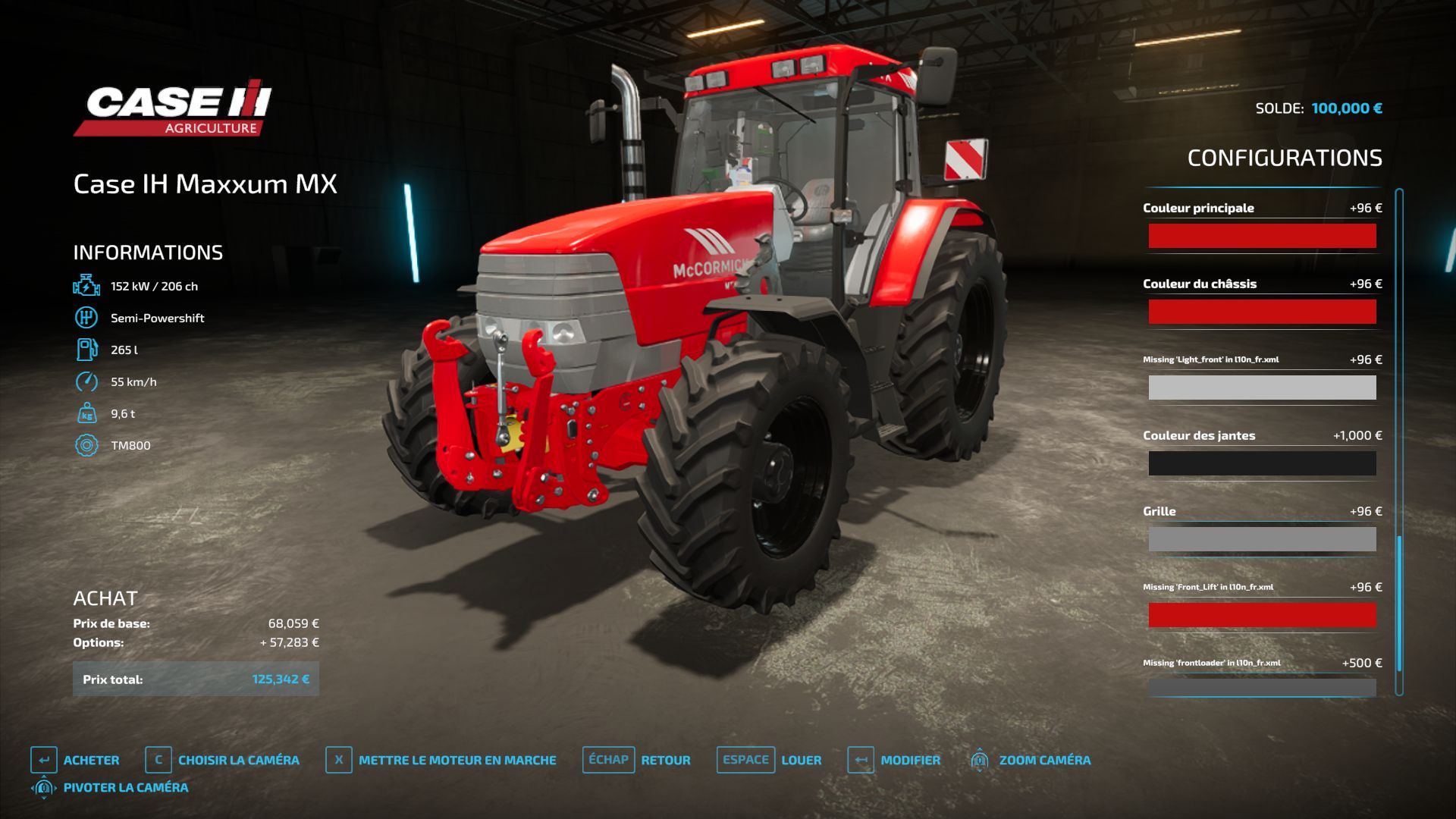Click the configurations list scrollbar
This screenshot has height=819, width=1456.
[x=1399, y=440]
